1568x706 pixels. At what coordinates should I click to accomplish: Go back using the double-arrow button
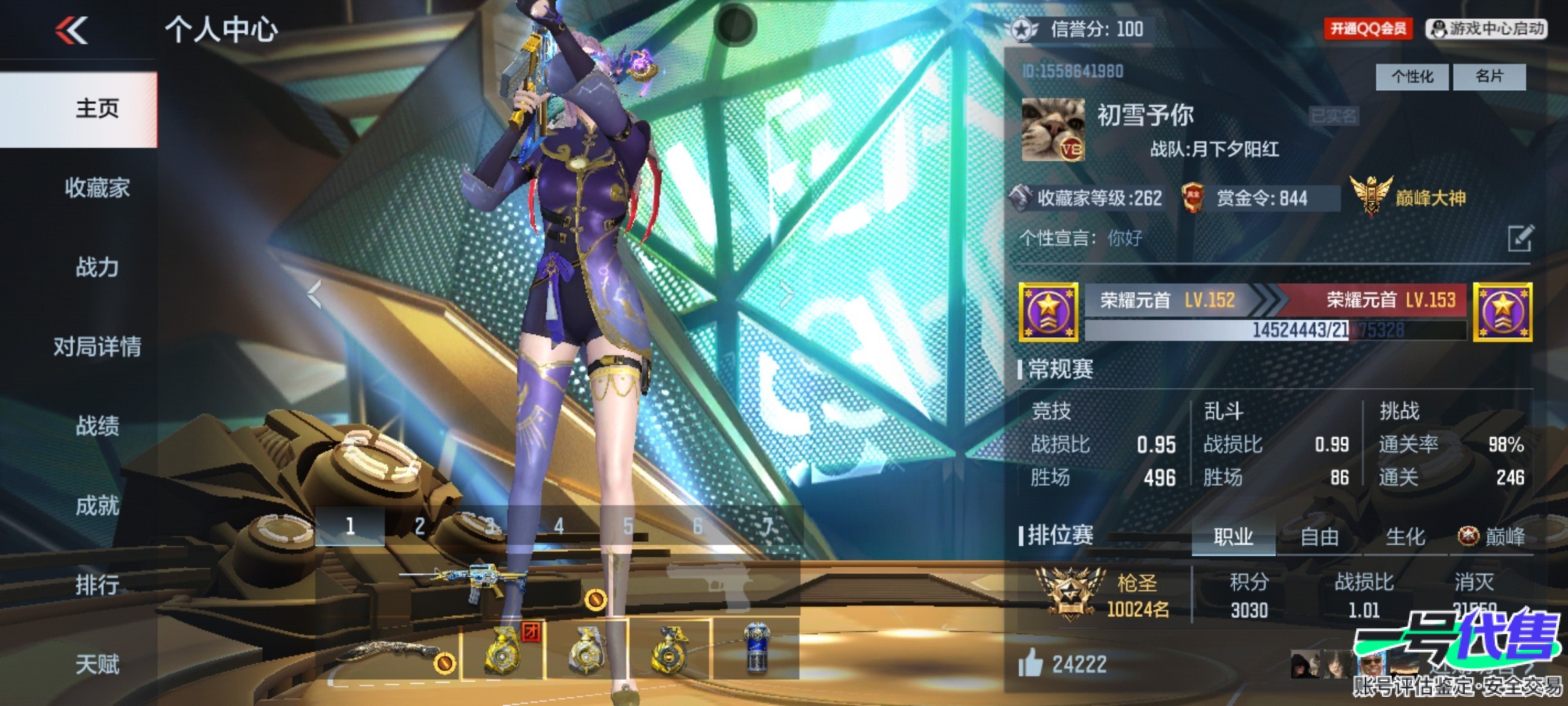pyautogui.click(x=72, y=30)
